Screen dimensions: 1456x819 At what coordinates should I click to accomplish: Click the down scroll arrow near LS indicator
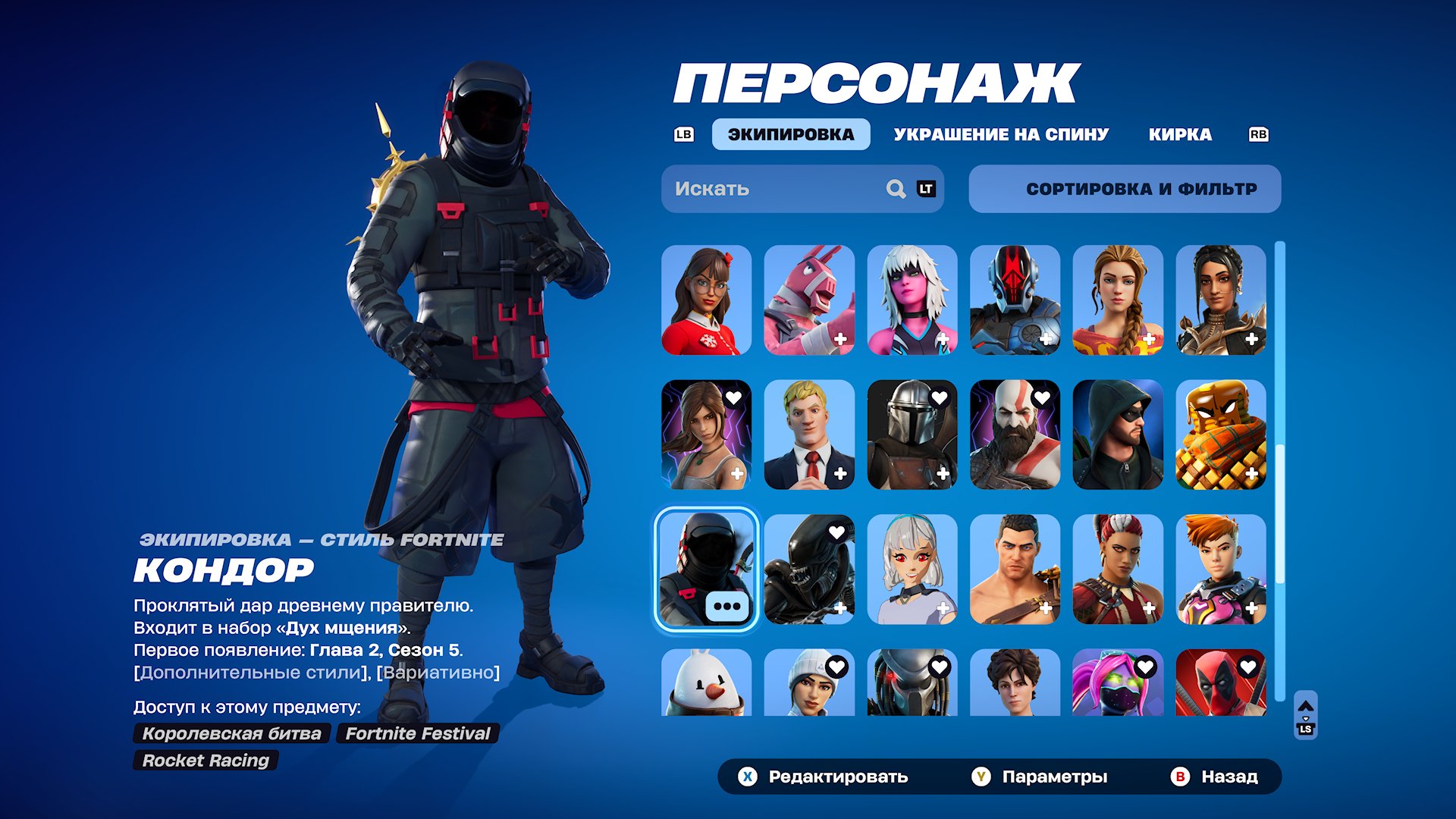[1306, 718]
